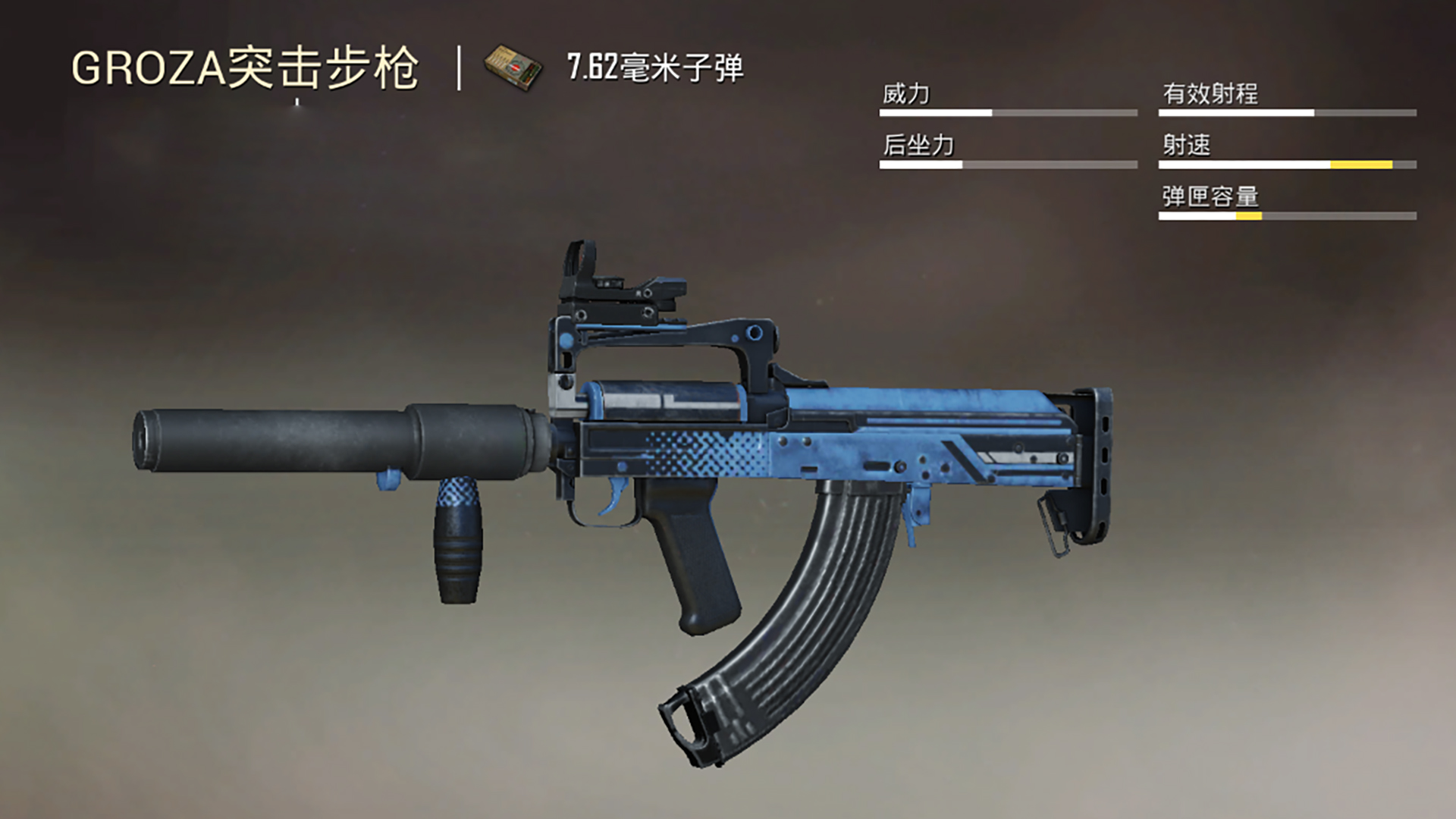Click the 7.62毫米子弹 ammo icon

(513, 67)
